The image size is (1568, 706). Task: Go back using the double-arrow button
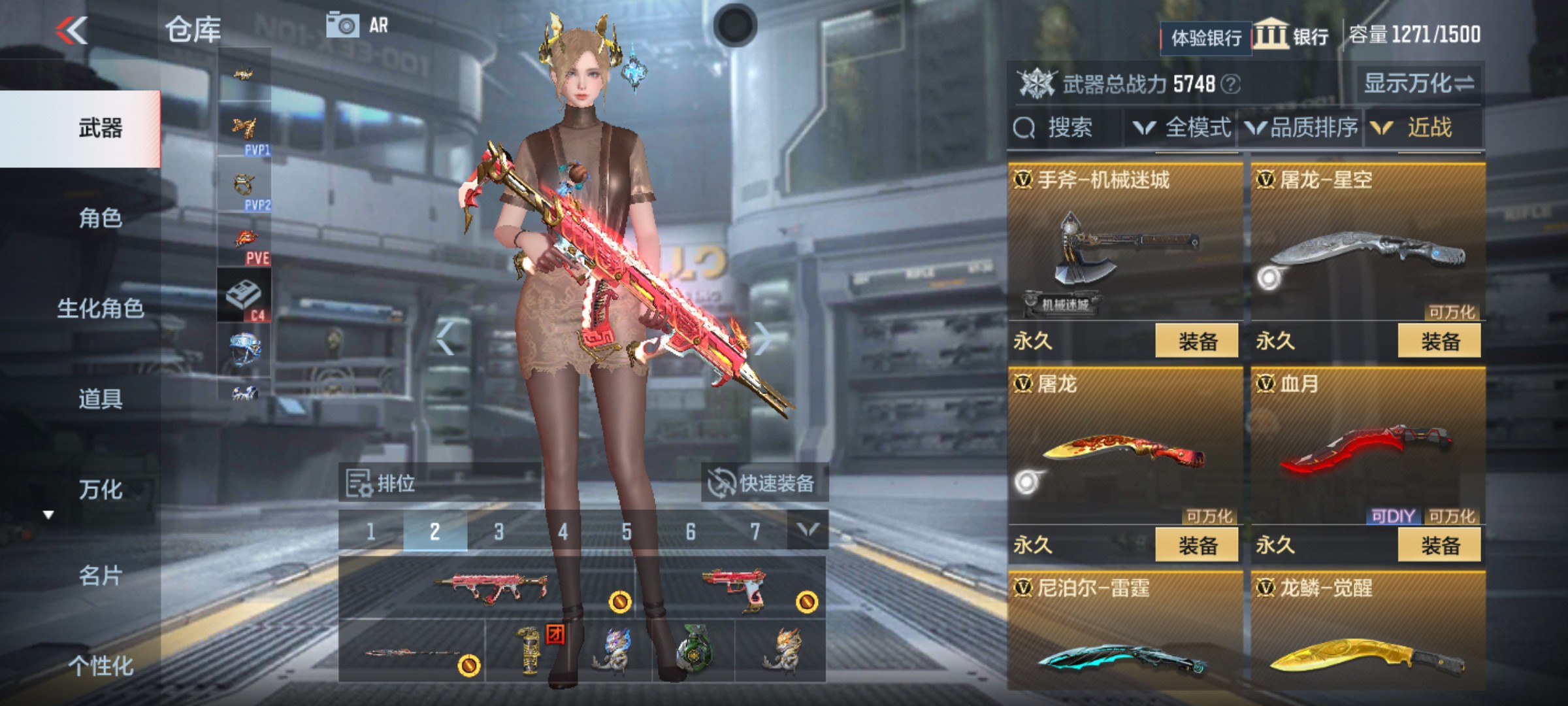[72, 31]
